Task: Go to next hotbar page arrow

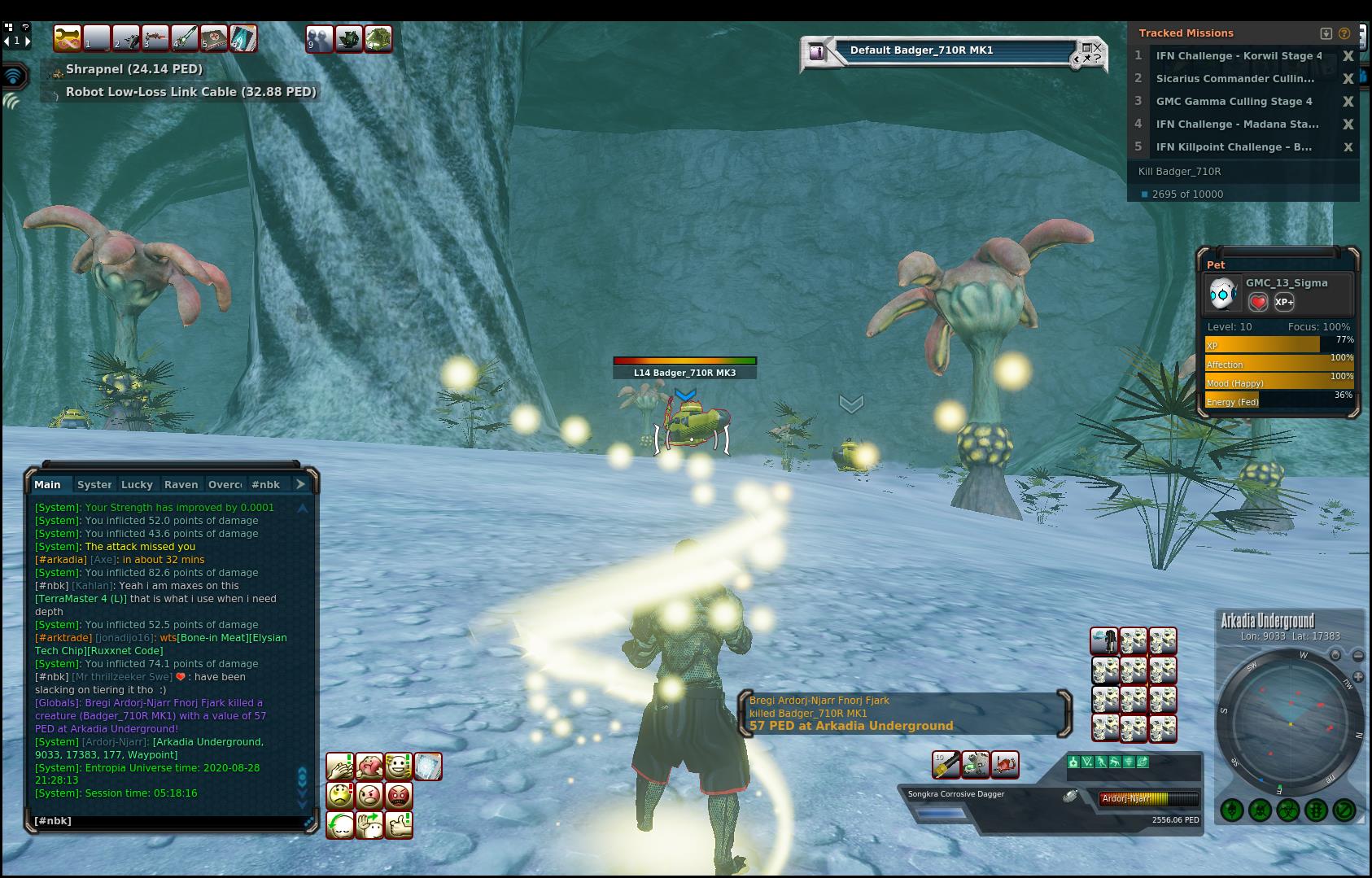Action: 28,40
